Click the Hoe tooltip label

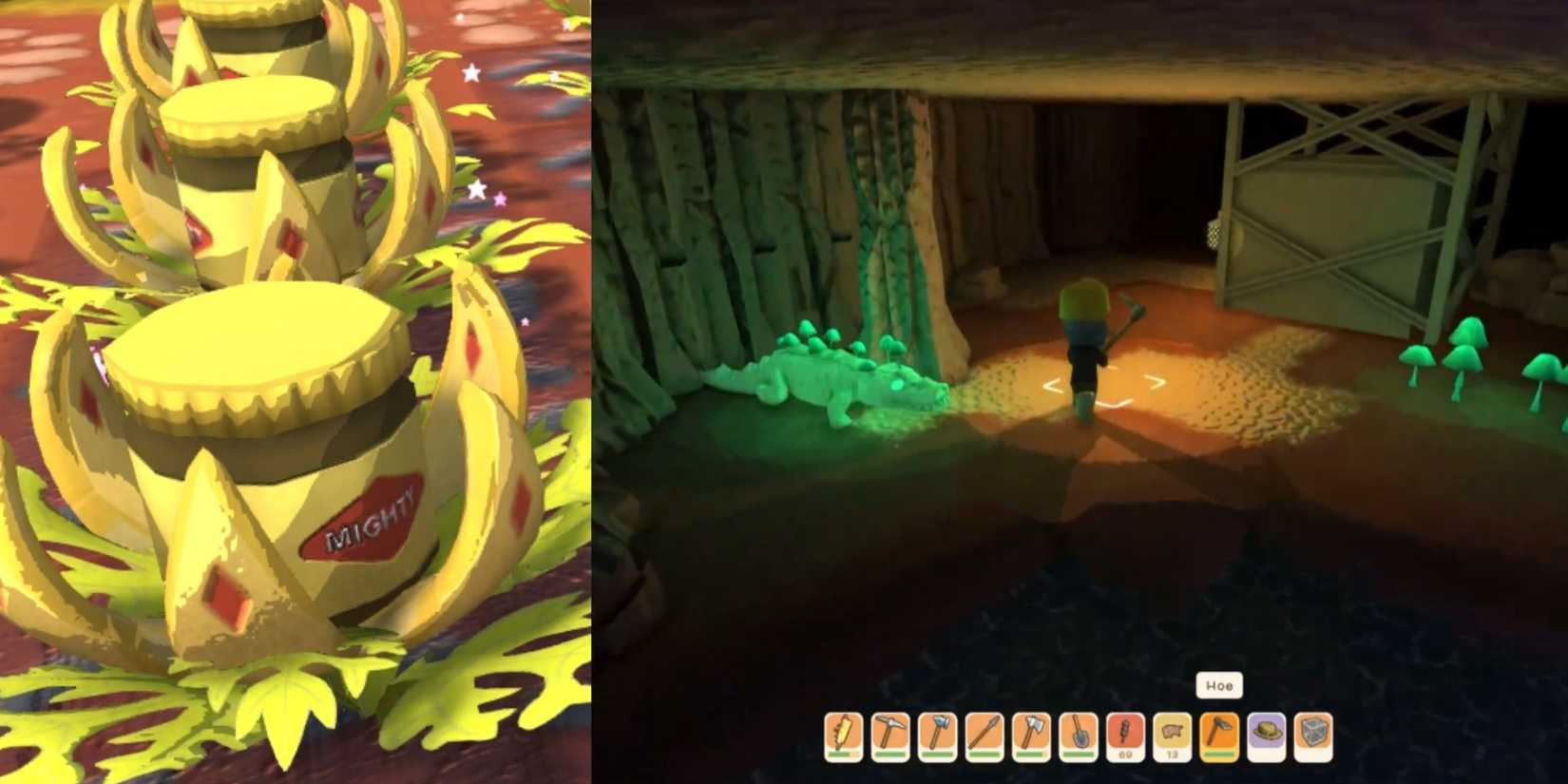(x=1222, y=685)
